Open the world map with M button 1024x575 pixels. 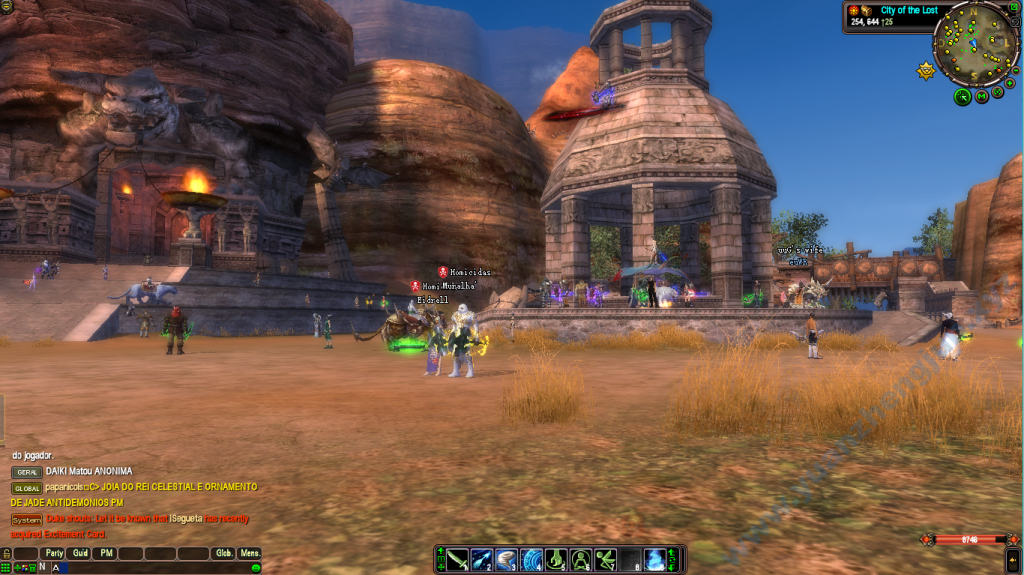[x=982, y=96]
